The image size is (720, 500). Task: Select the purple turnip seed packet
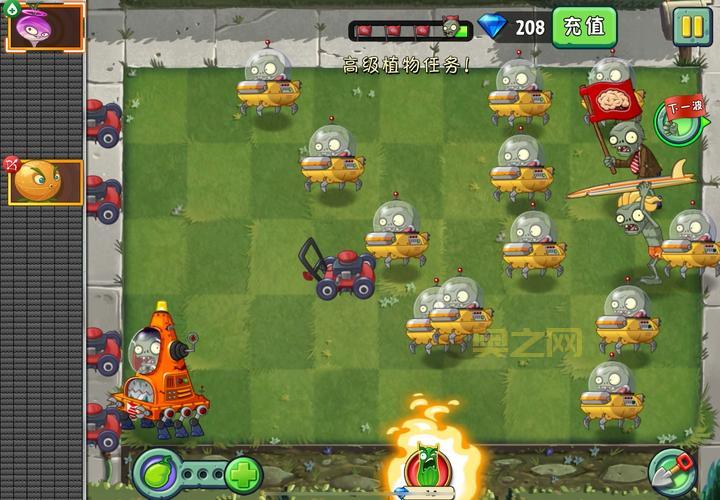coord(44,27)
